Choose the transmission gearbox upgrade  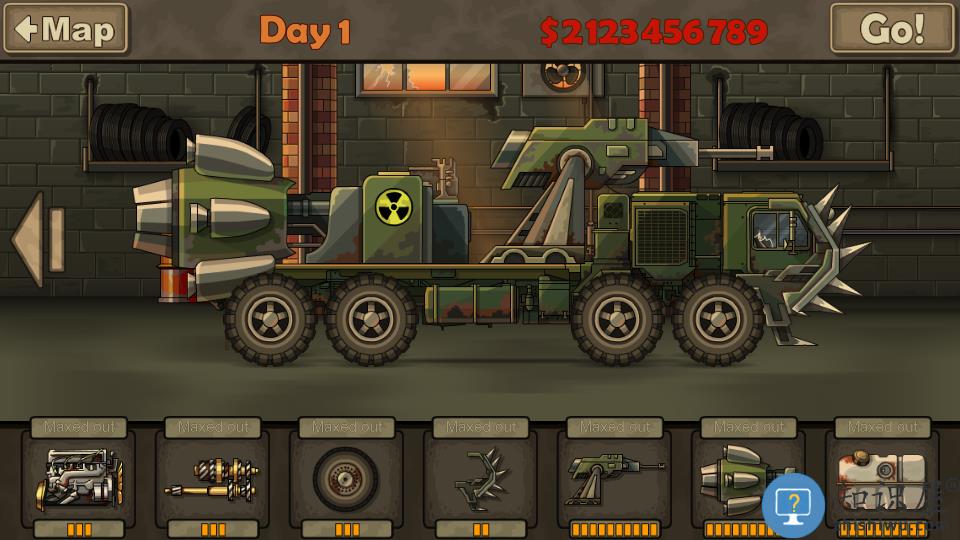(213, 479)
